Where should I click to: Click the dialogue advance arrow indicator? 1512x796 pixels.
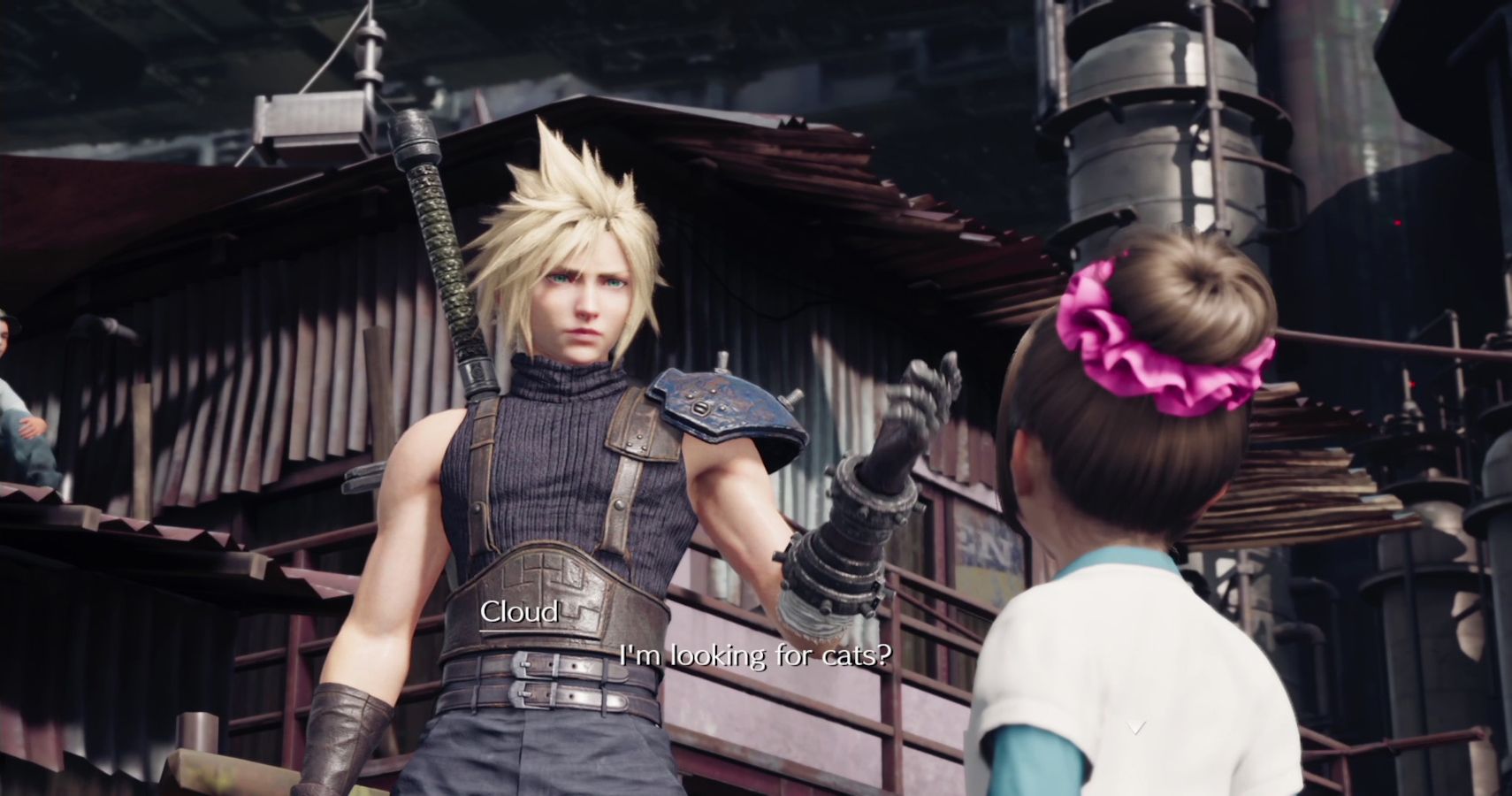[1136, 727]
